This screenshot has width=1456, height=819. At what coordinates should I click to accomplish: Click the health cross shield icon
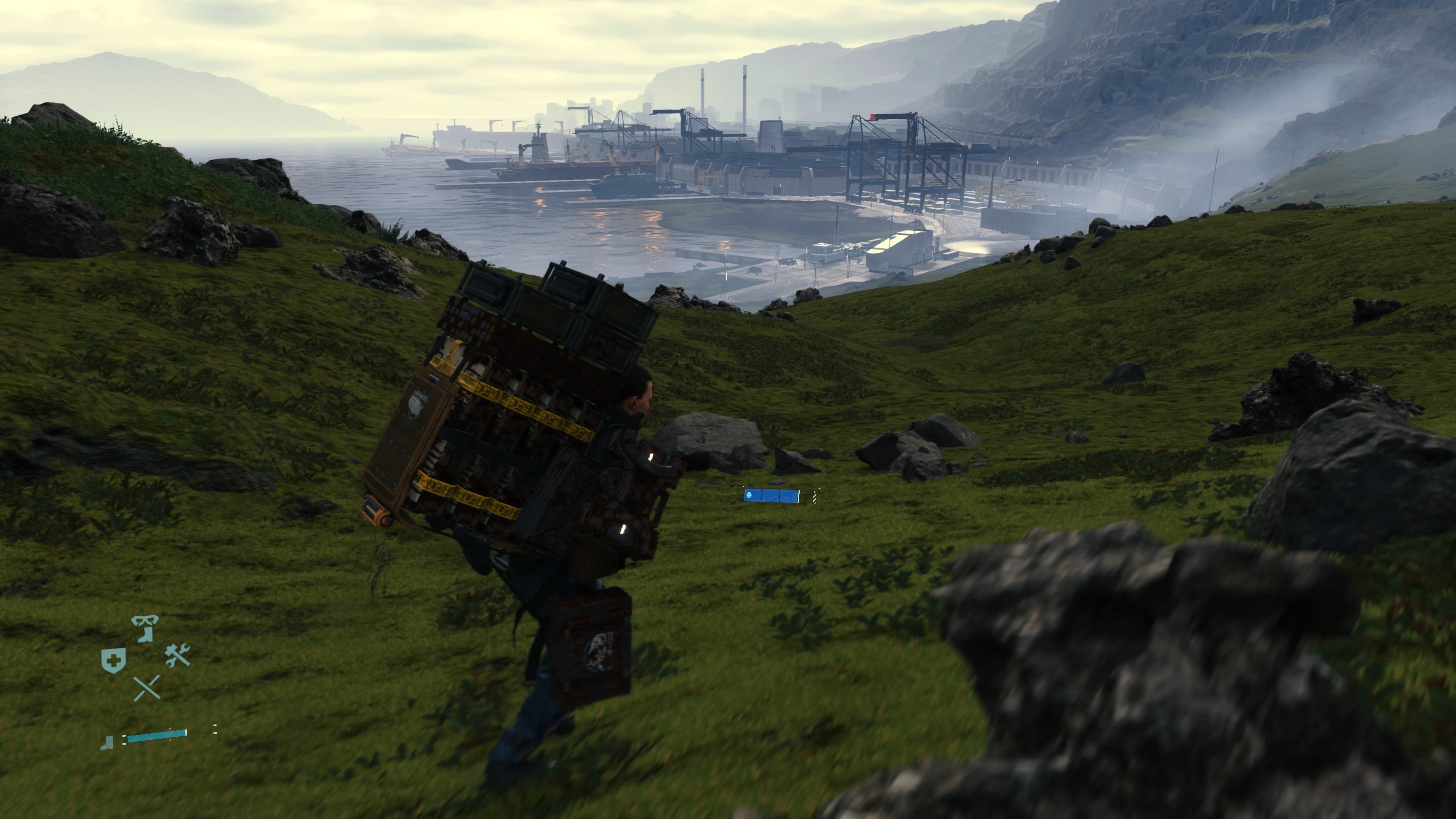tap(114, 659)
